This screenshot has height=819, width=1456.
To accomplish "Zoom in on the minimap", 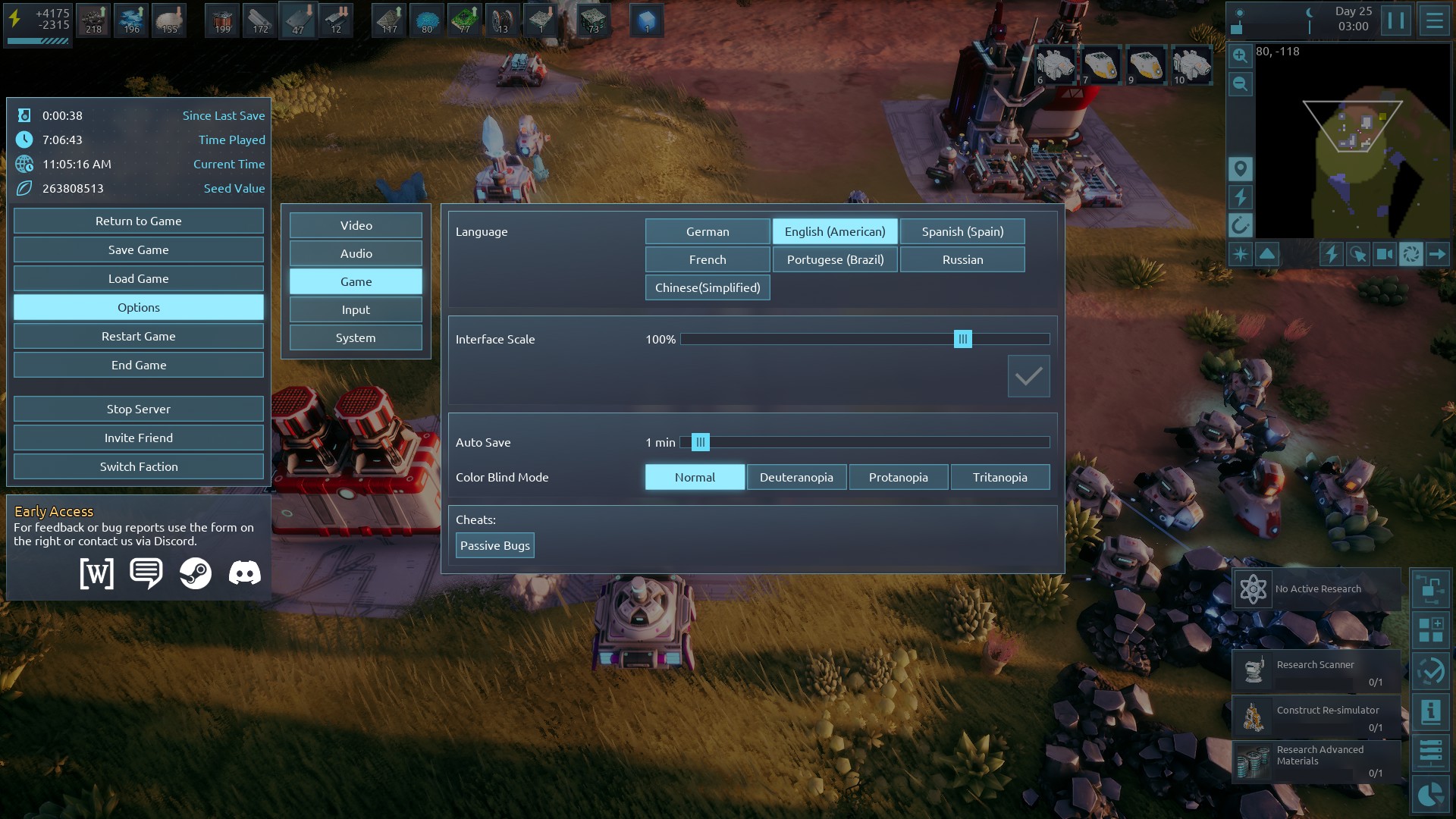I will click(x=1240, y=55).
